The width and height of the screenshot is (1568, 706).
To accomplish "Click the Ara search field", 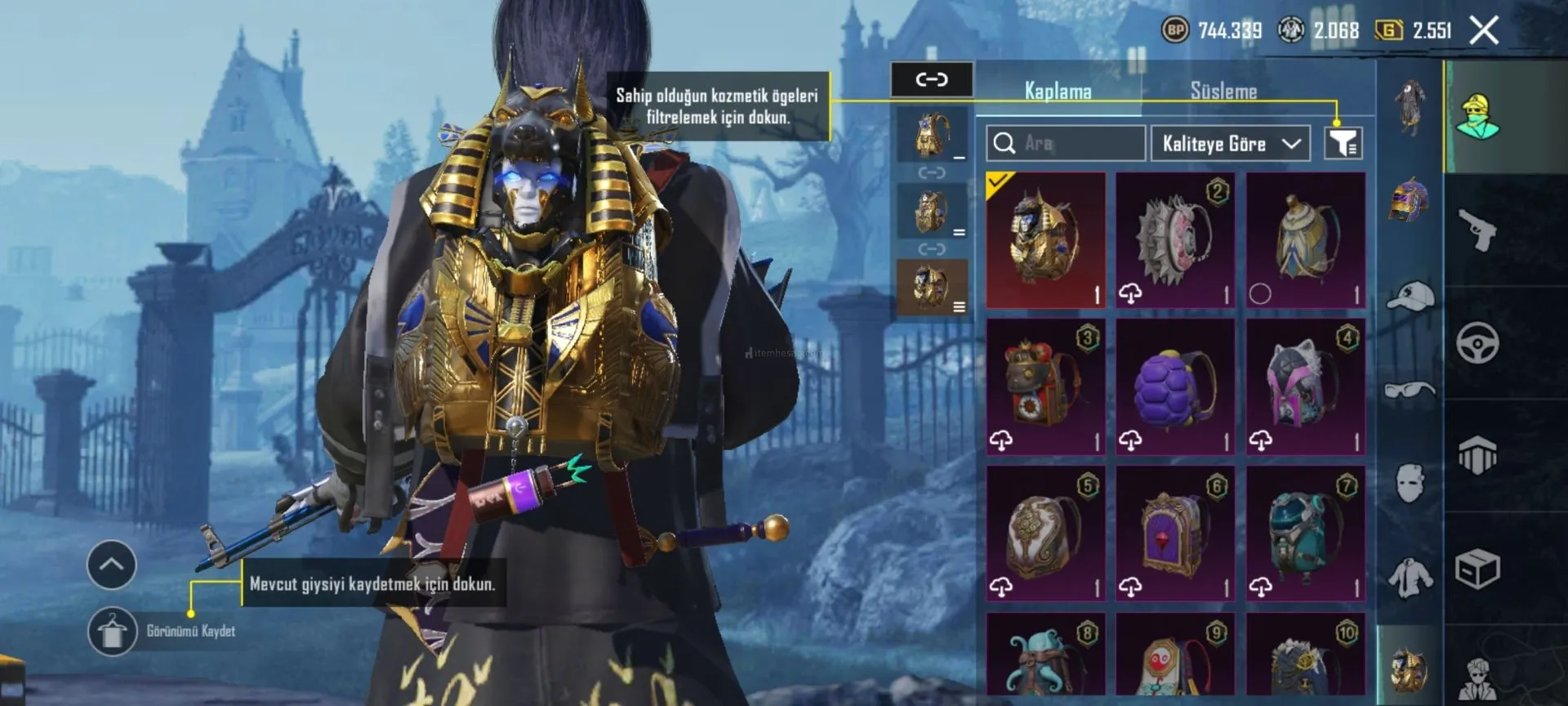I will click(1065, 144).
